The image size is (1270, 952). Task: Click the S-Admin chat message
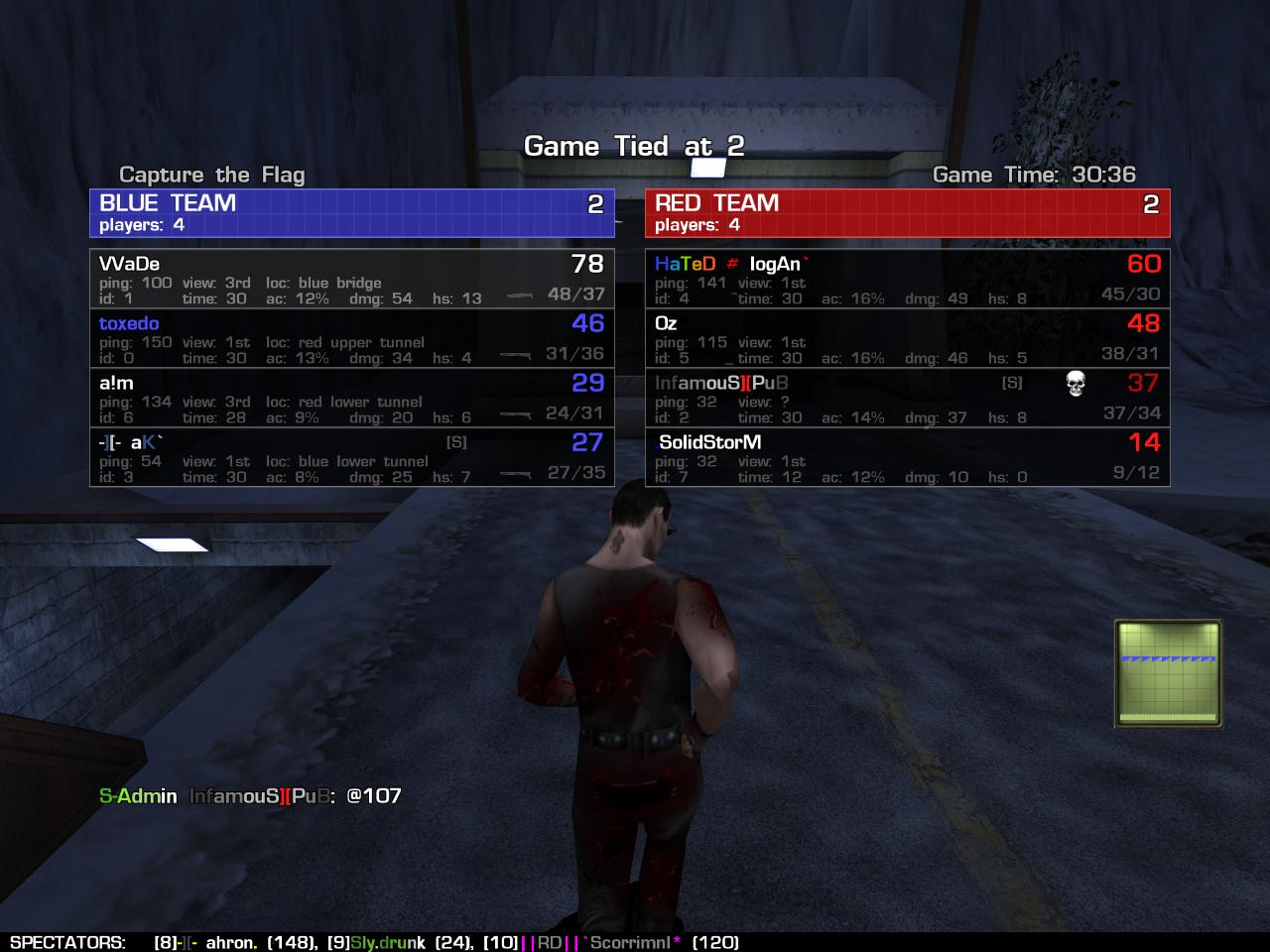point(250,795)
